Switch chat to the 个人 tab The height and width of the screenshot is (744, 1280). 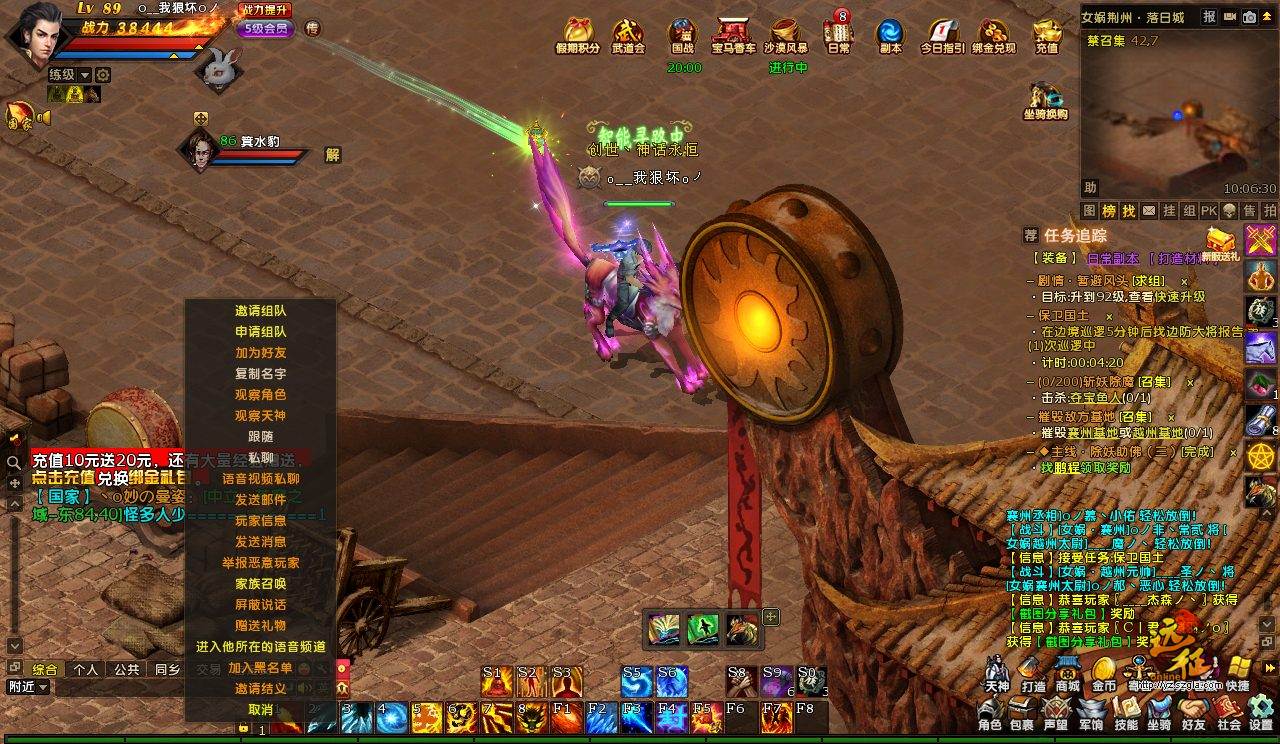[86, 669]
